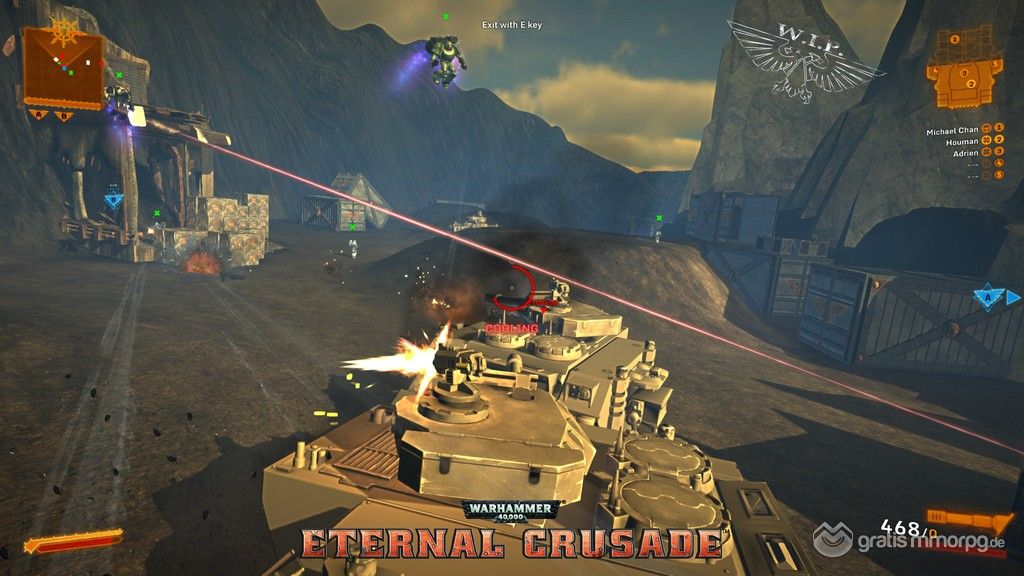Select capture point A marker below minimap
Image resolution: width=1024 pixels, height=576 pixels.
39,115
